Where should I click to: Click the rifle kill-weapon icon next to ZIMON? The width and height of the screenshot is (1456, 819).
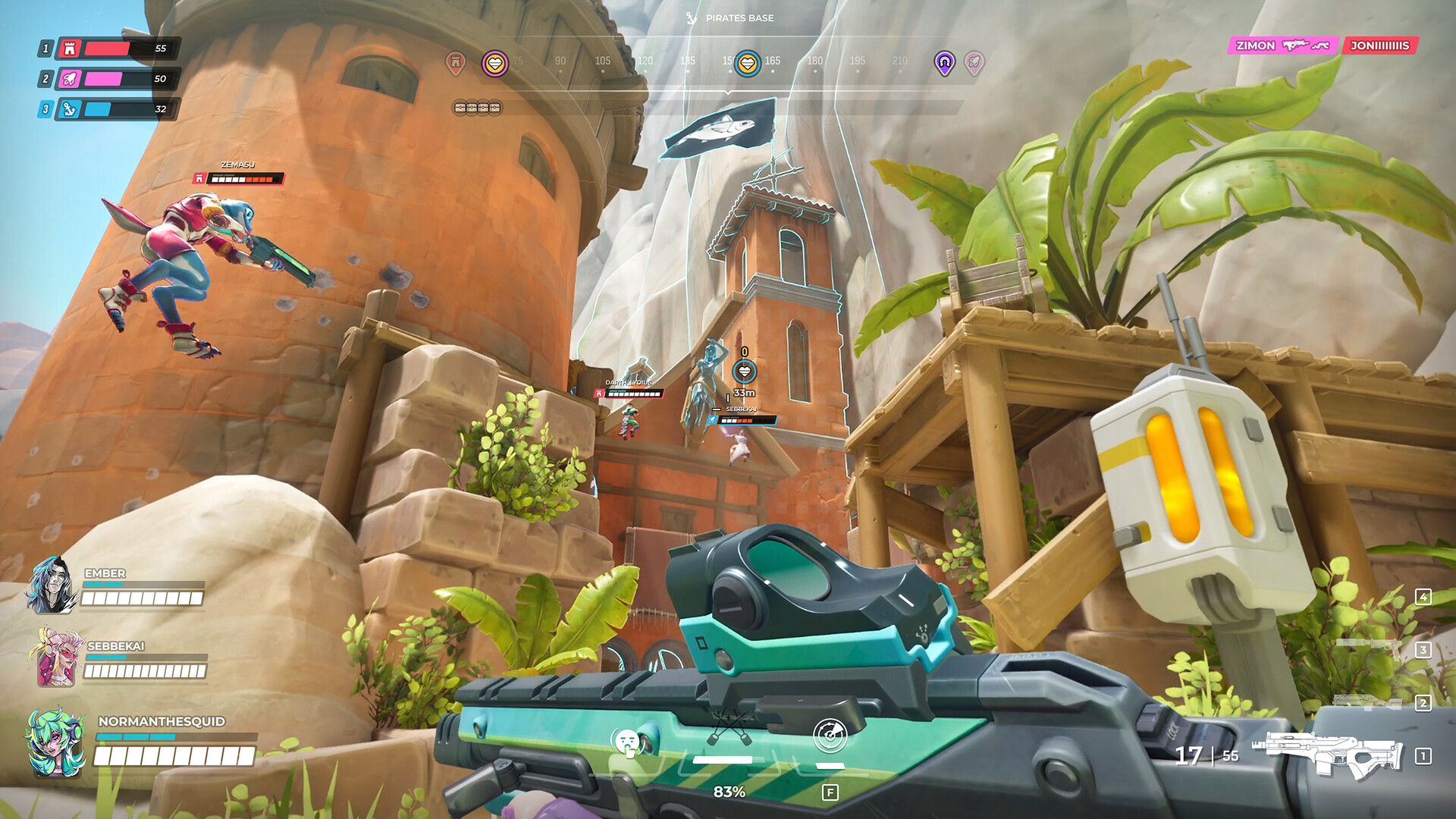1296,44
